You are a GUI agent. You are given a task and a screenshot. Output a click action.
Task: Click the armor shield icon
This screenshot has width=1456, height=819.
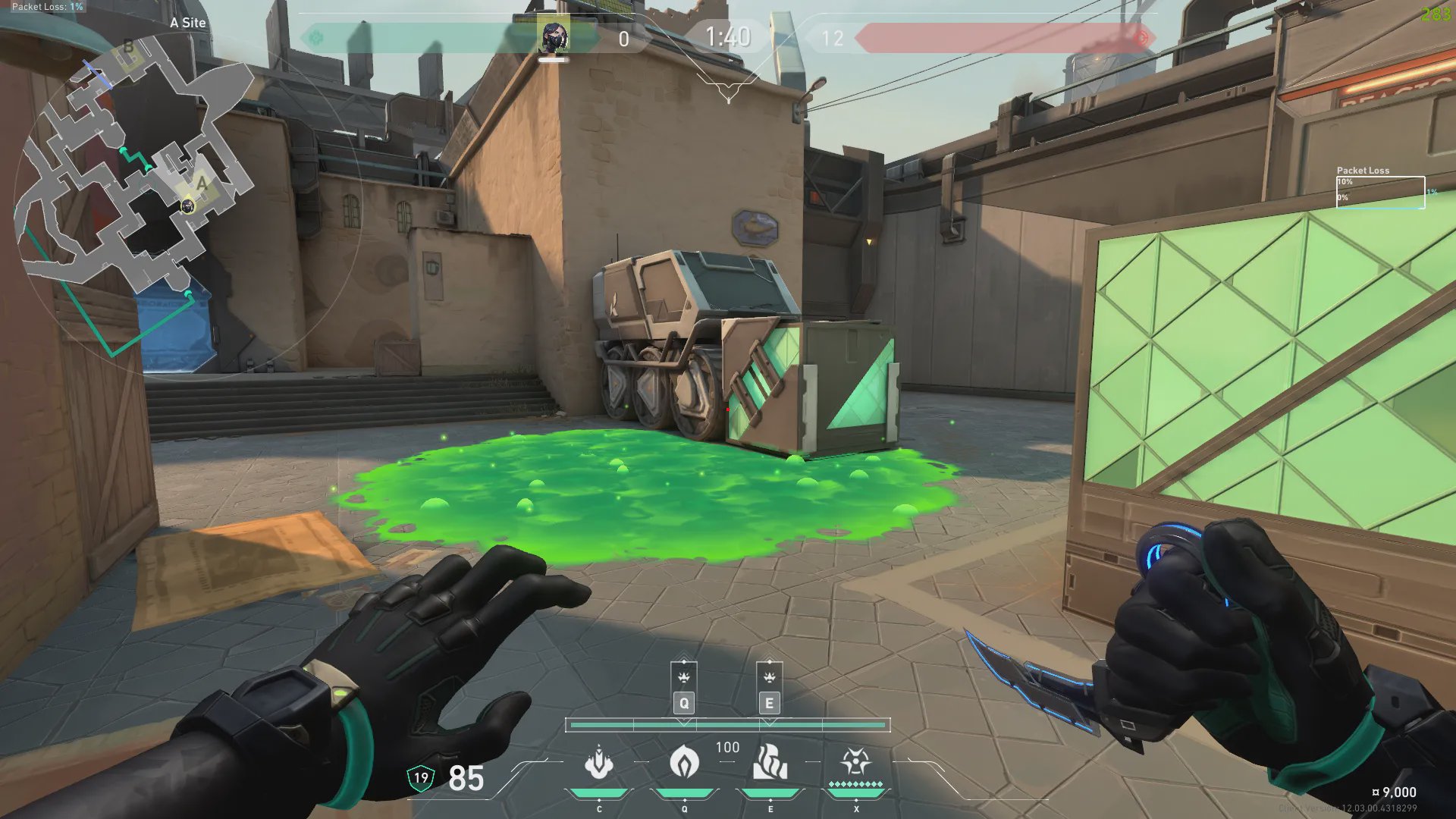click(421, 777)
